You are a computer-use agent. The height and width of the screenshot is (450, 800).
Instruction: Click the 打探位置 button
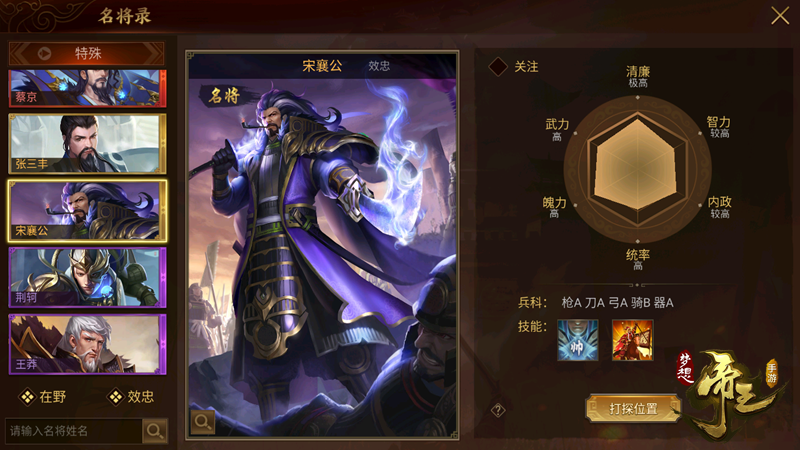coord(633,408)
